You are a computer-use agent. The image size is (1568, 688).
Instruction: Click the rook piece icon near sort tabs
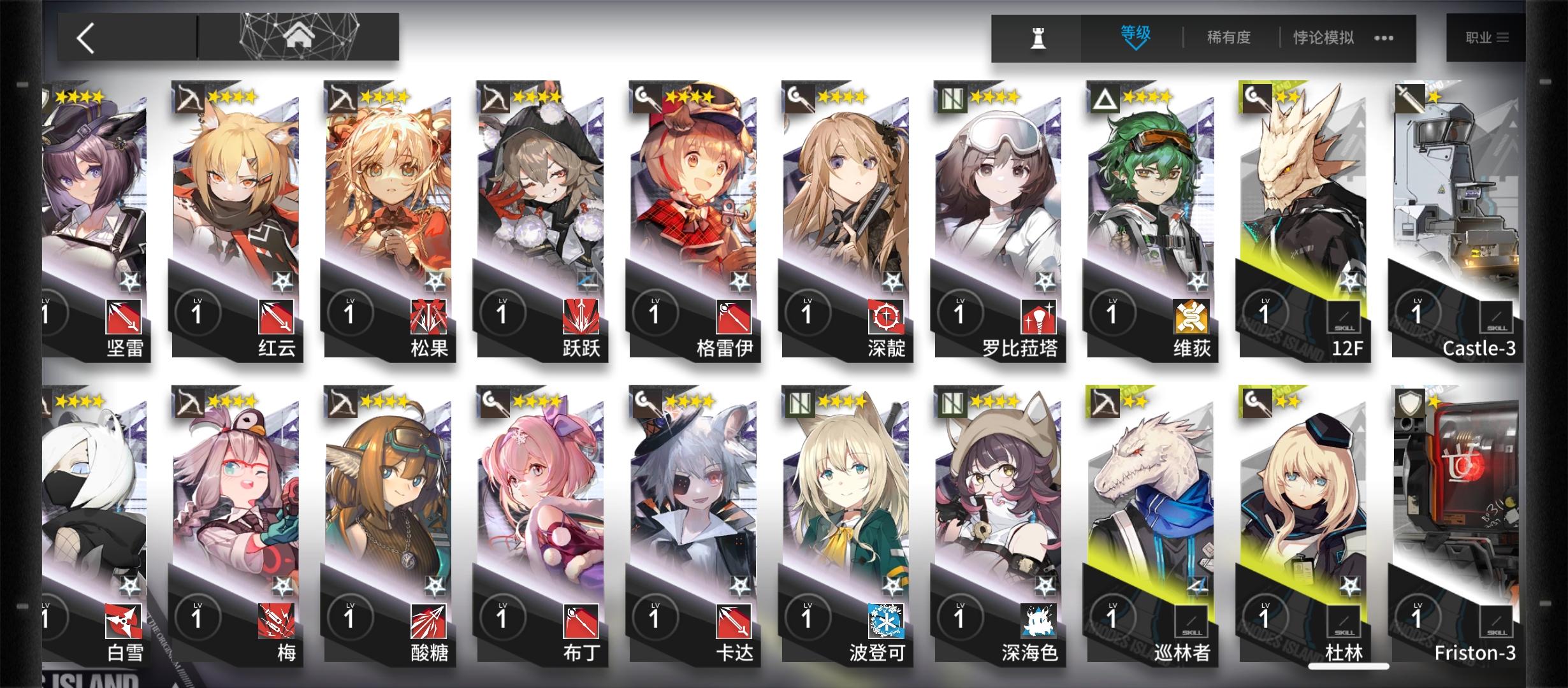1039,37
